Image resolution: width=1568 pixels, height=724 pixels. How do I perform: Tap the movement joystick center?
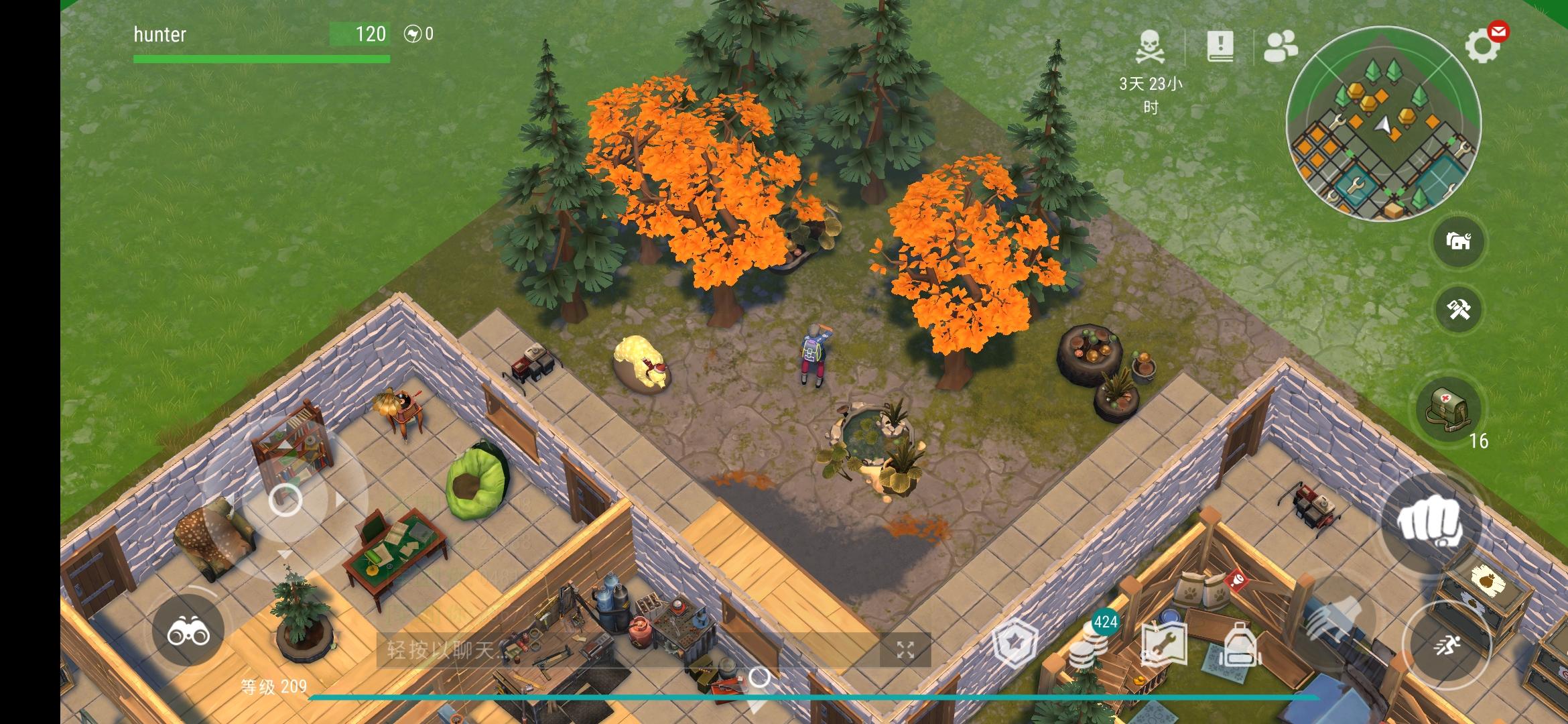pos(285,500)
